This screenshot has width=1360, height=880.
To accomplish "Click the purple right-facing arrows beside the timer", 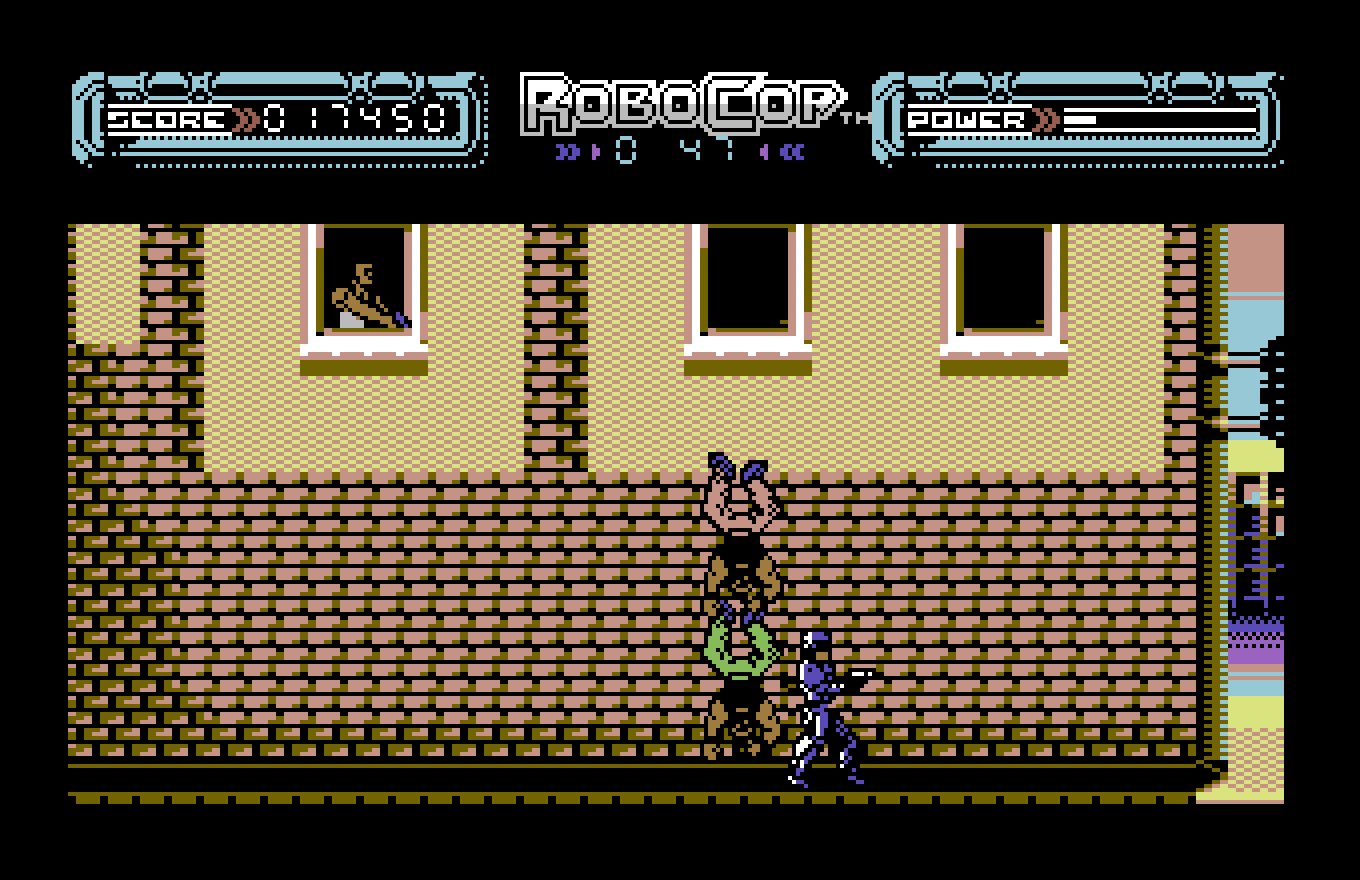I will [x=567, y=152].
